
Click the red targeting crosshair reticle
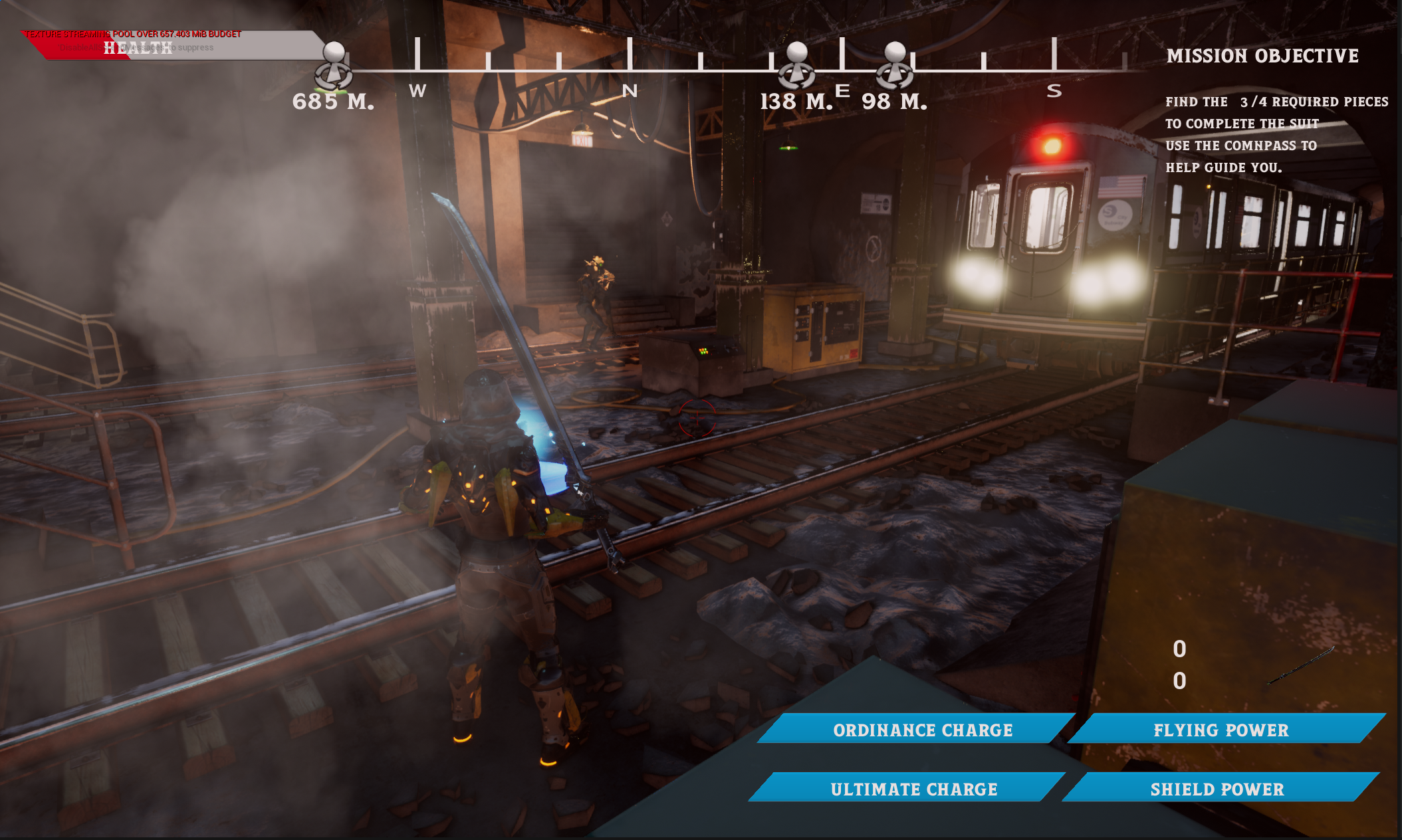pyautogui.click(x=696, y=419)
